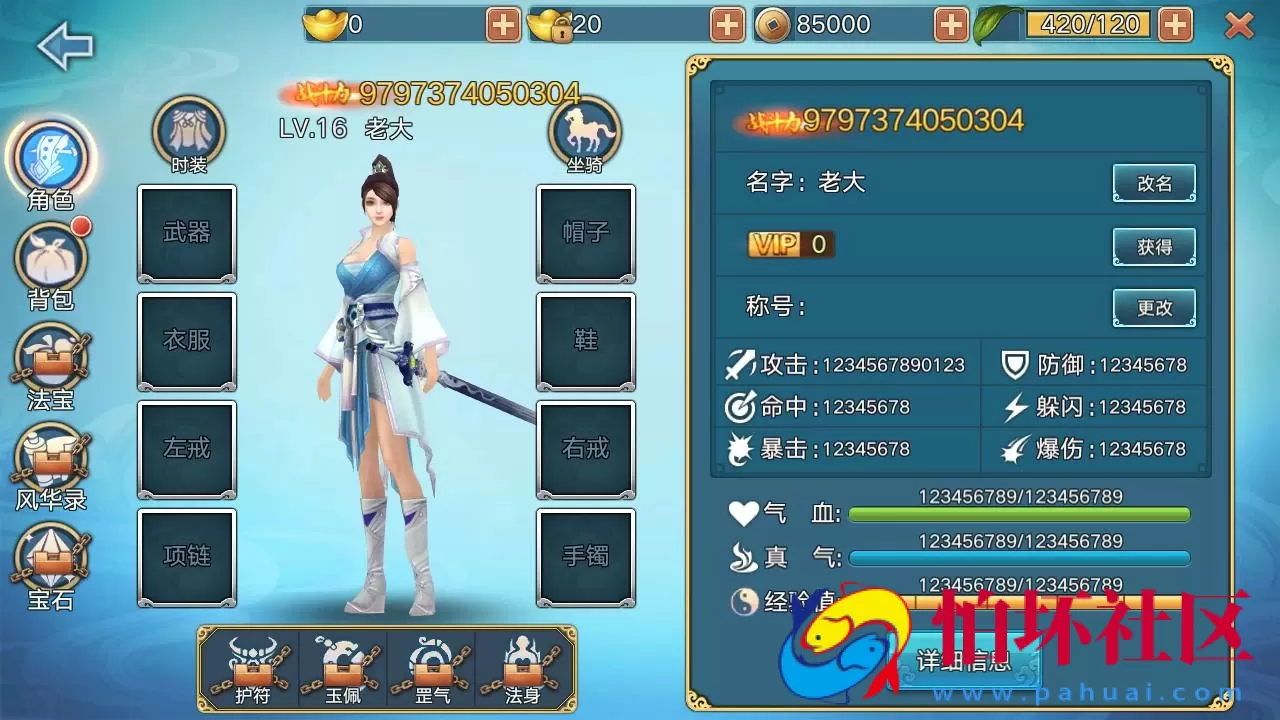Screen dimensions: 1280x720
Task: Open the 坐骑 mount panel
Action: 586,132
